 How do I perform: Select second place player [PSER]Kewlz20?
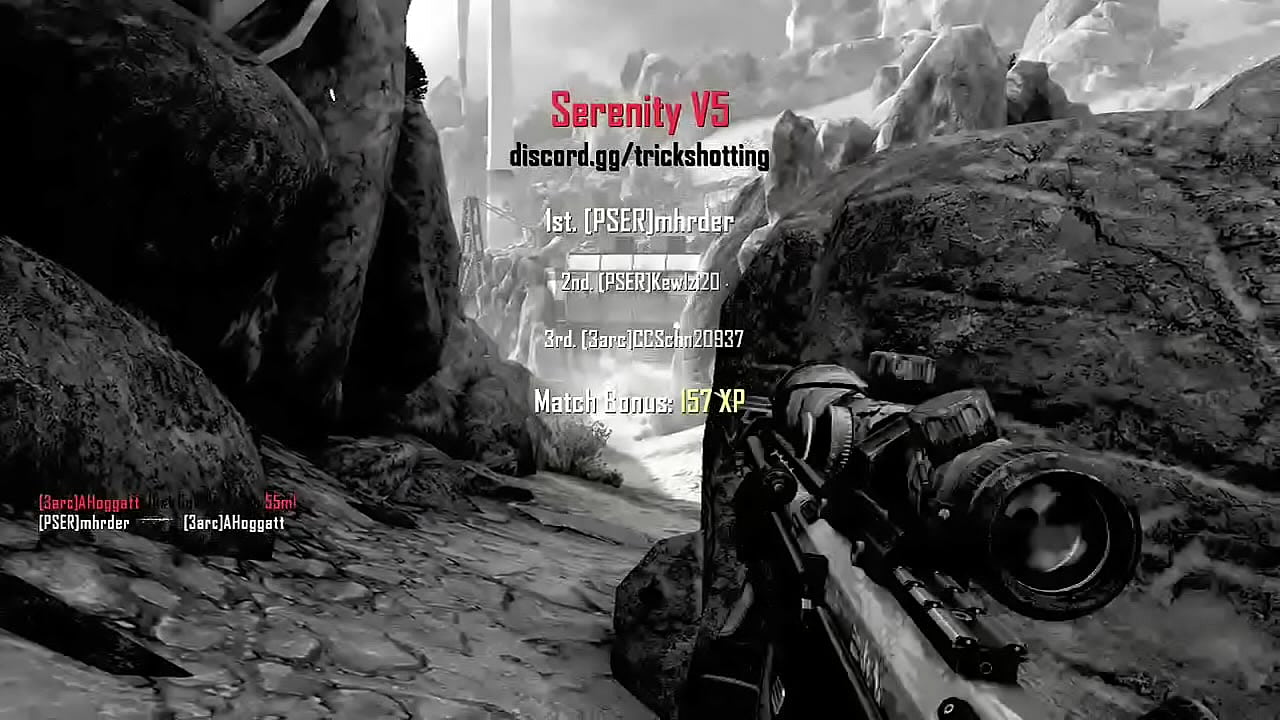640,283
